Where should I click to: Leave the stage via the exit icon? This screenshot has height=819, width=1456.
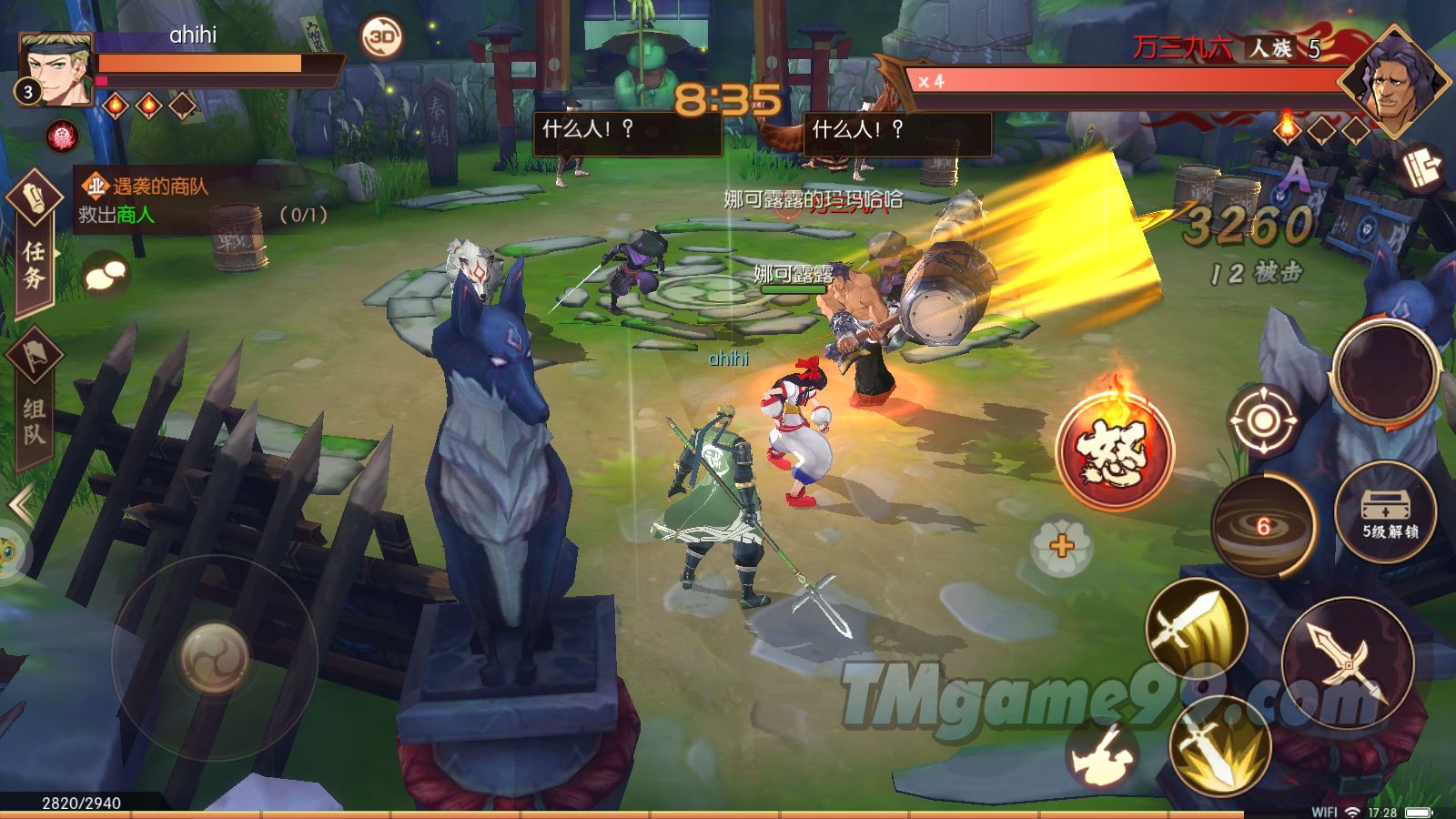pos(1421,167)
